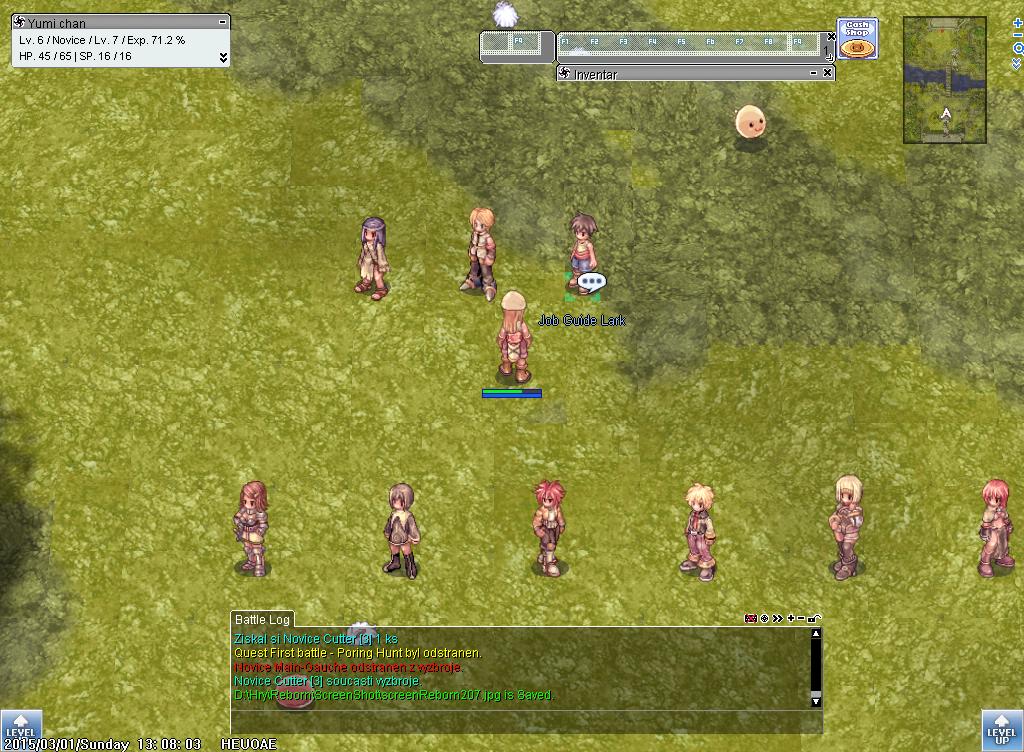The height and width of the screenshot is (752, 1024).
Task: Click the right Level Up button
Action: pyautogui.click(x=1002, y=729)
